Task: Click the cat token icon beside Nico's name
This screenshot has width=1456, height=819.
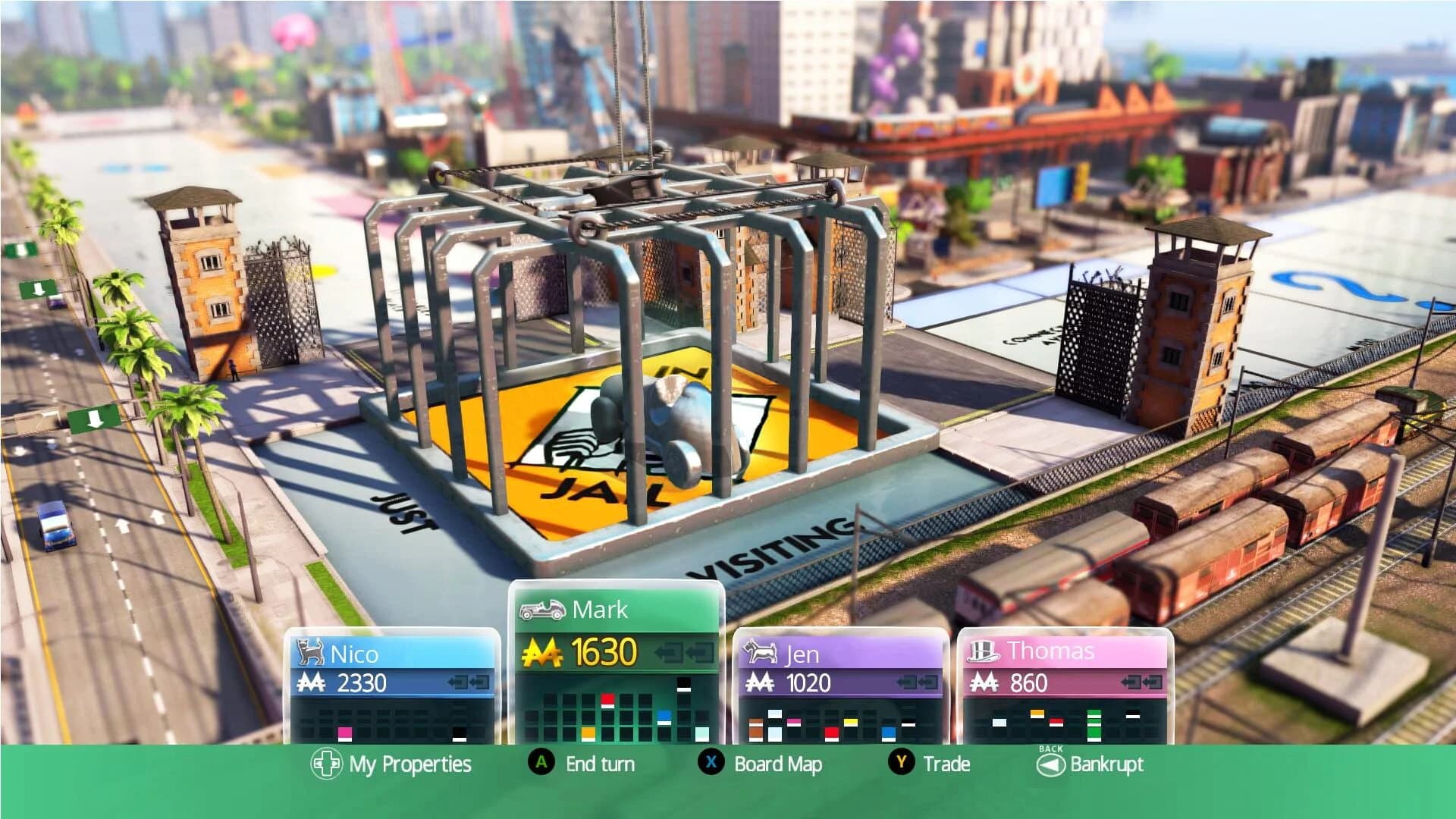Action: [309, 651]
